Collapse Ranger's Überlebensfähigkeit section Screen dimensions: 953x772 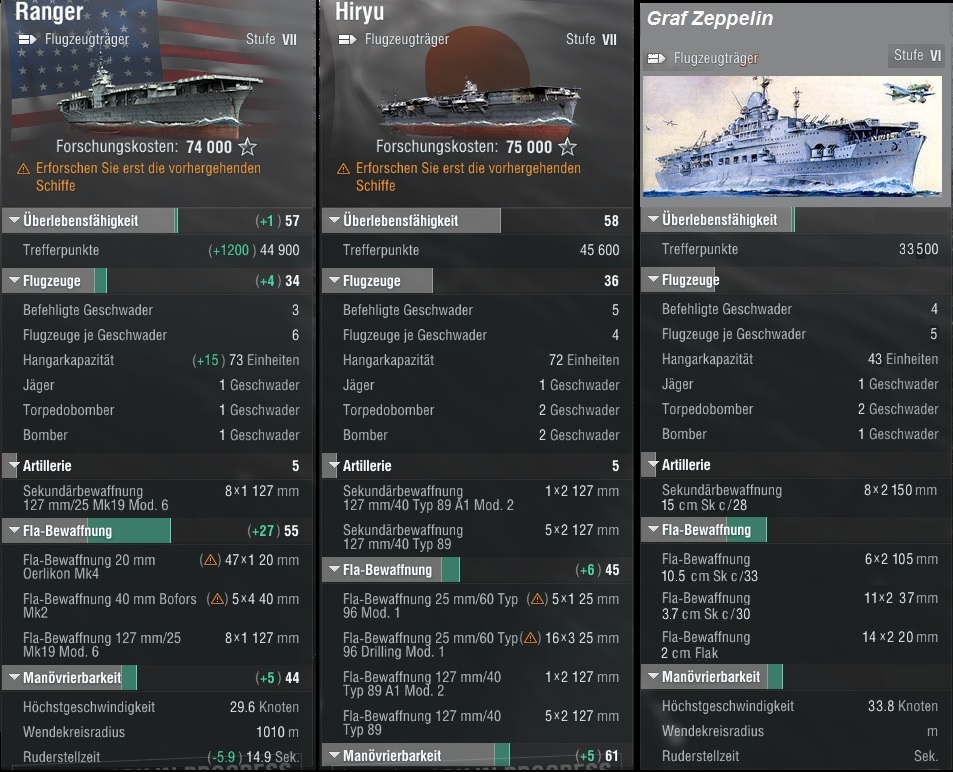80,220
